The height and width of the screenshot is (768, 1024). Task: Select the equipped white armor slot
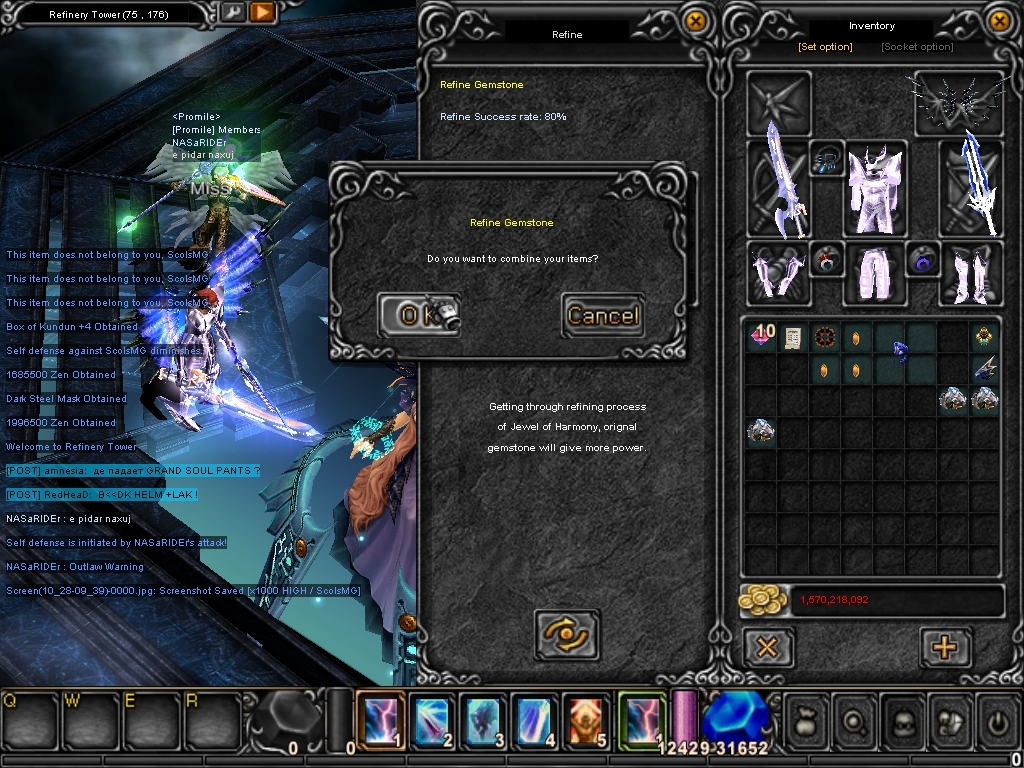point(875,188)
